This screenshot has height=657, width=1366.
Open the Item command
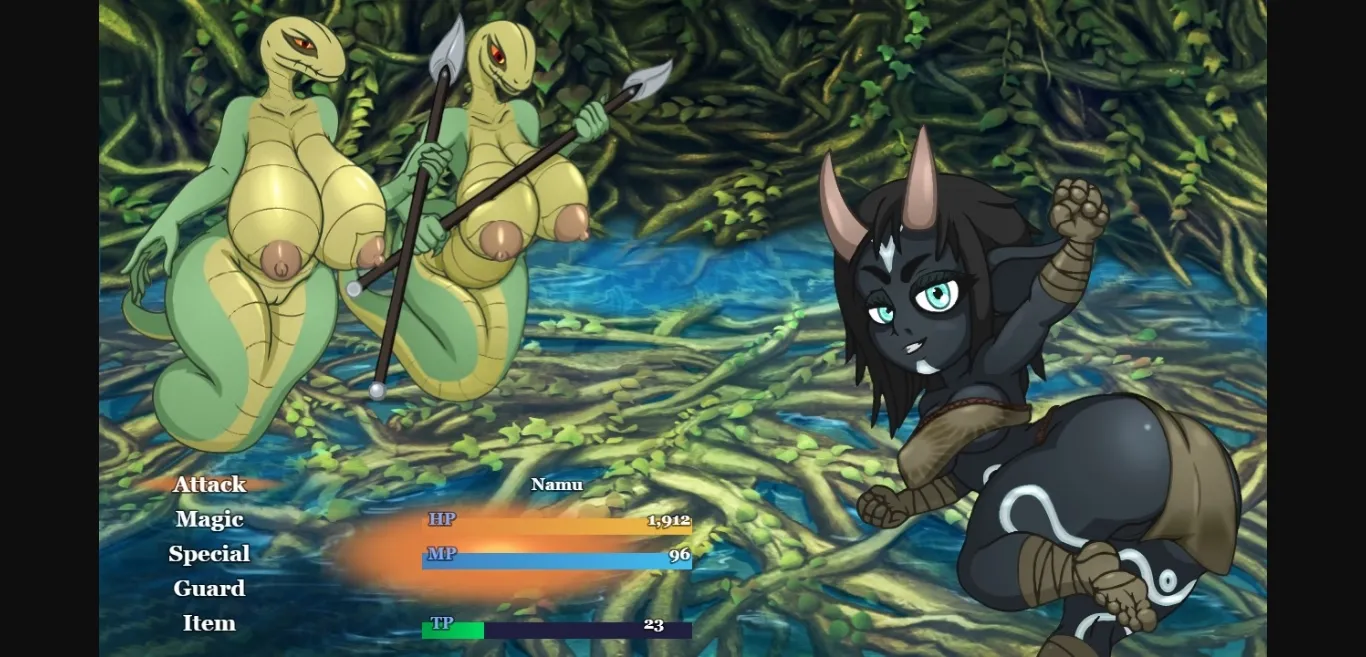(209, 623)
